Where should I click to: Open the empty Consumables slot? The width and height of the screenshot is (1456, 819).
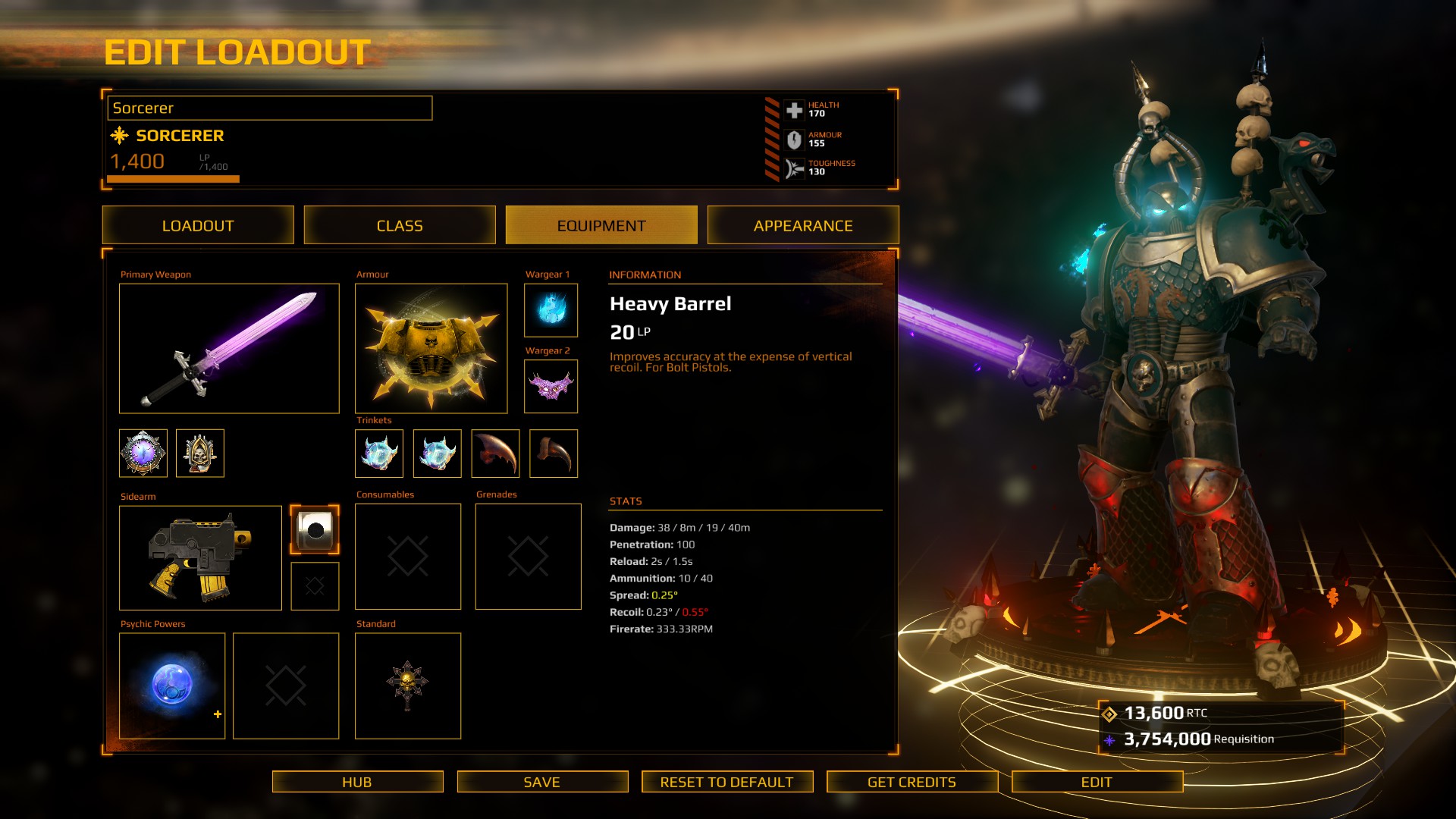408,557
